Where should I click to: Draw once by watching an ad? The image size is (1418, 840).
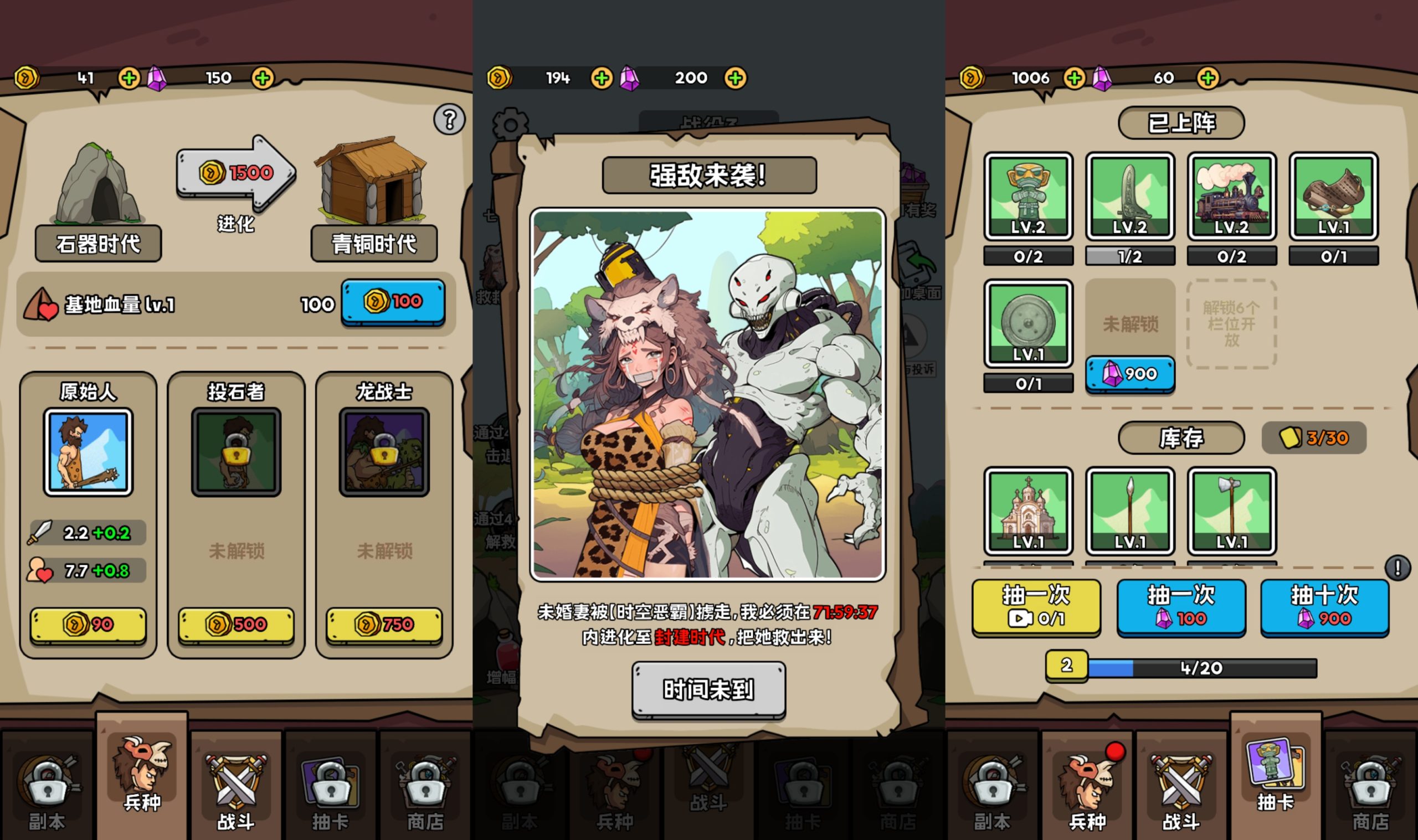(x=1036, y=606)
